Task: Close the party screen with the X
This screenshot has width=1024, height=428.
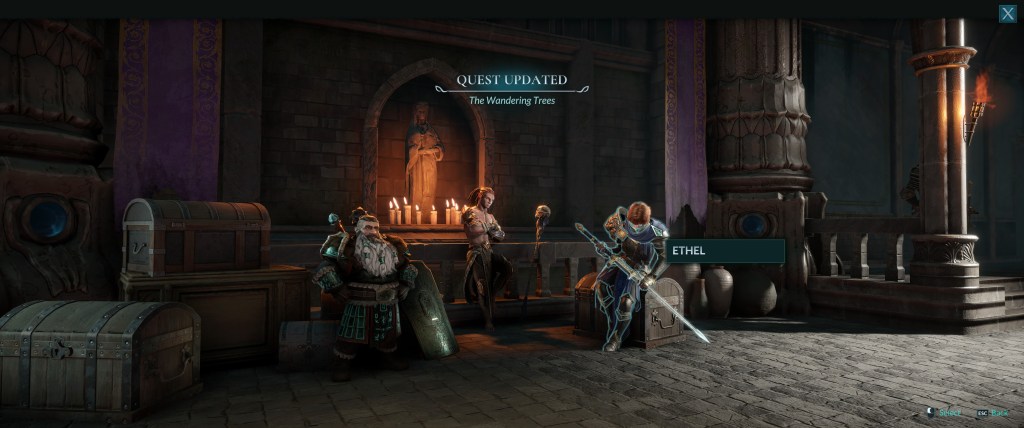Action: pos(1007,13)
